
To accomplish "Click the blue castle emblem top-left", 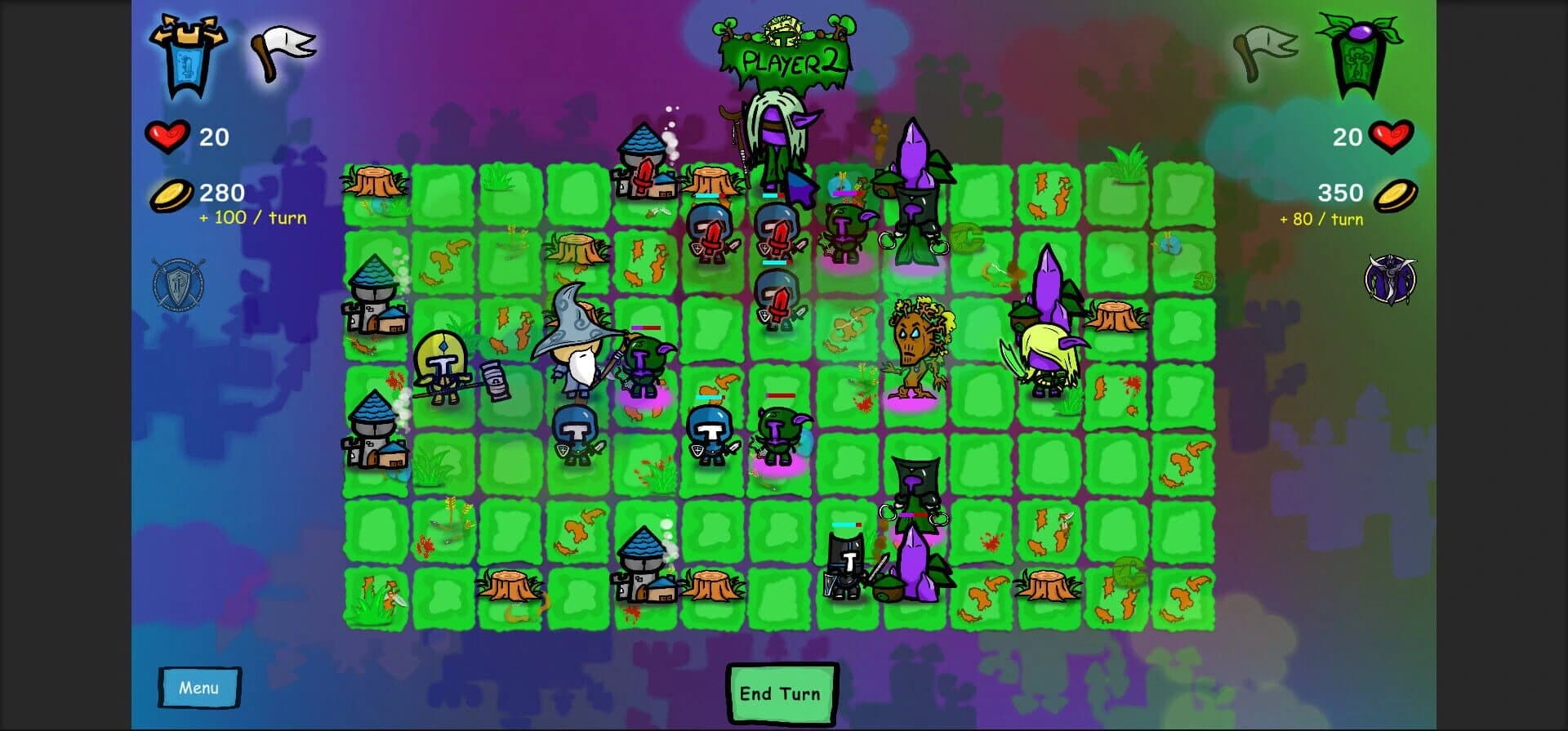I will (x=188, y=53).
